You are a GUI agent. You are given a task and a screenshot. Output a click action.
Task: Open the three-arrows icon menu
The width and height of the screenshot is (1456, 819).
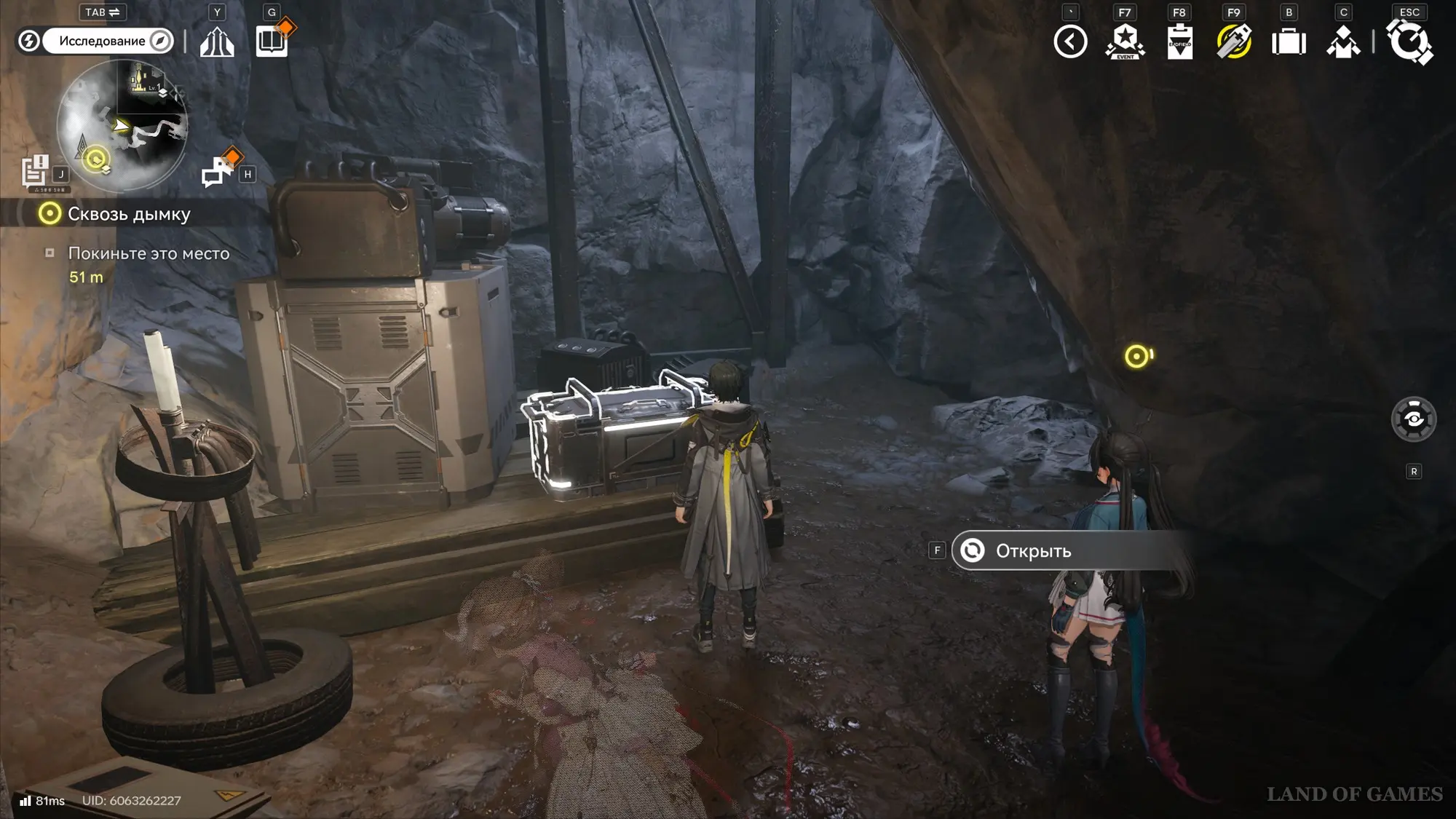217,42
